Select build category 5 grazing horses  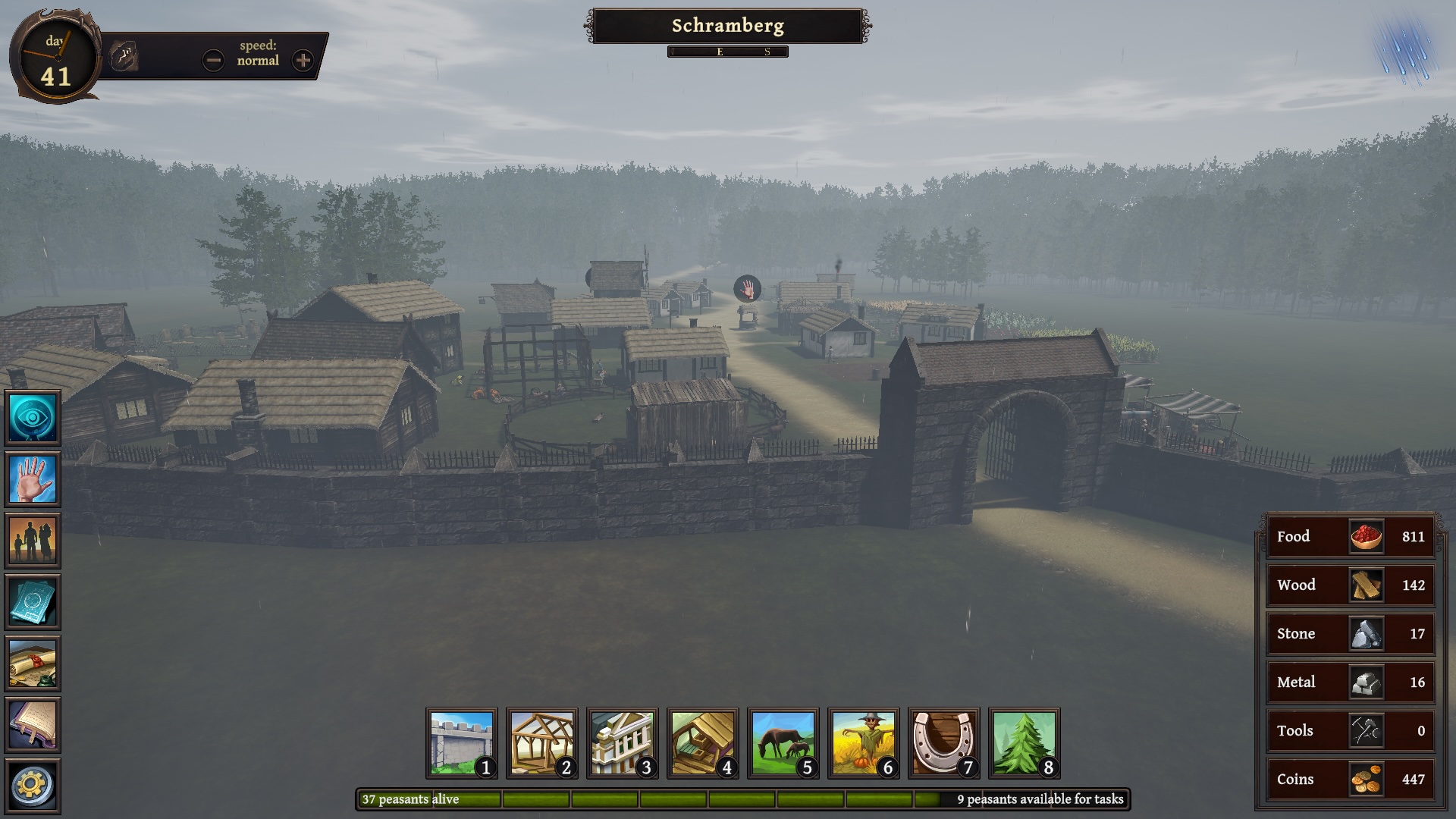(783, 743)
